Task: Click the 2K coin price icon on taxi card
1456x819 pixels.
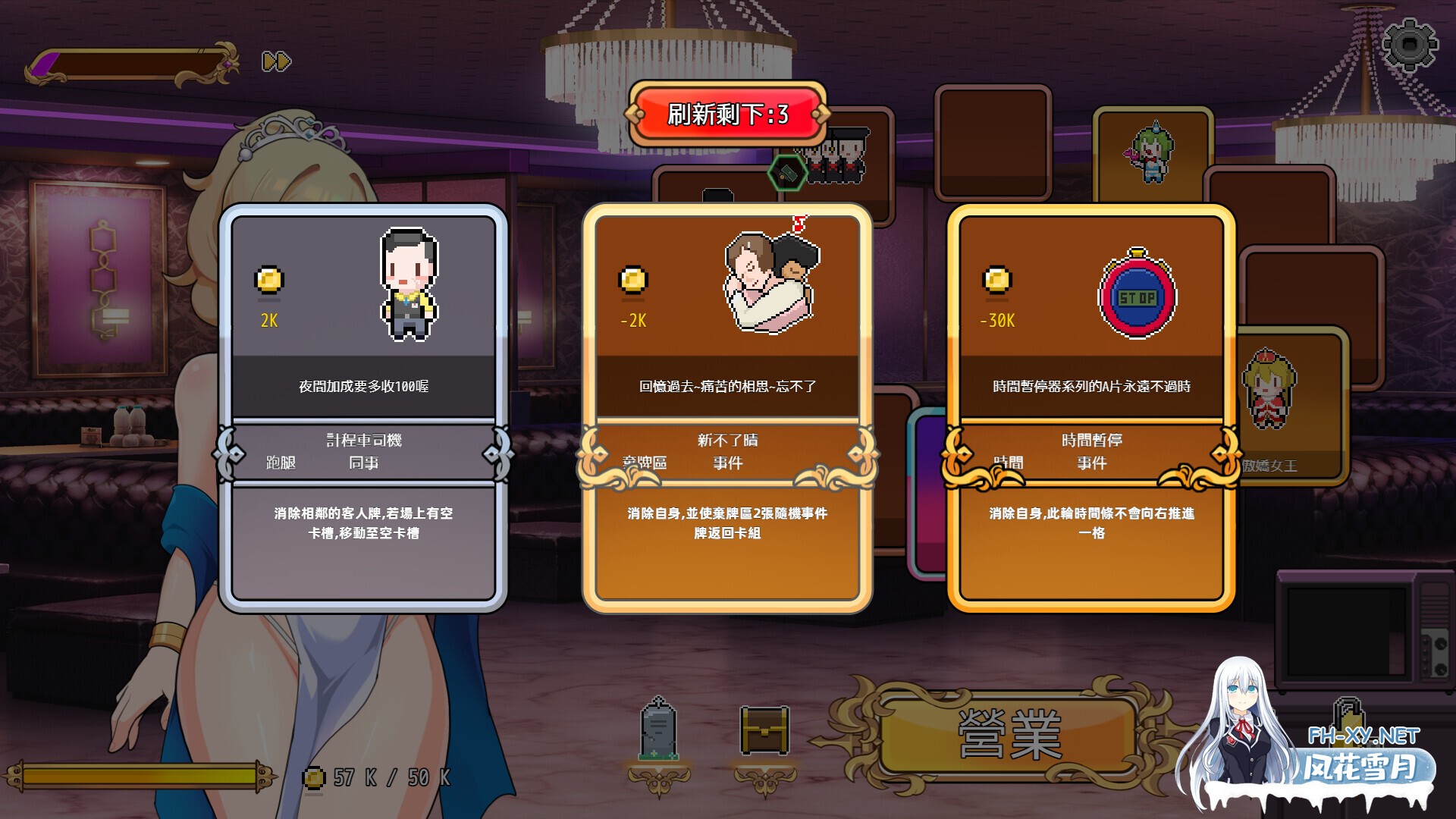Action: pyautogui.click(x=269, y=281)
